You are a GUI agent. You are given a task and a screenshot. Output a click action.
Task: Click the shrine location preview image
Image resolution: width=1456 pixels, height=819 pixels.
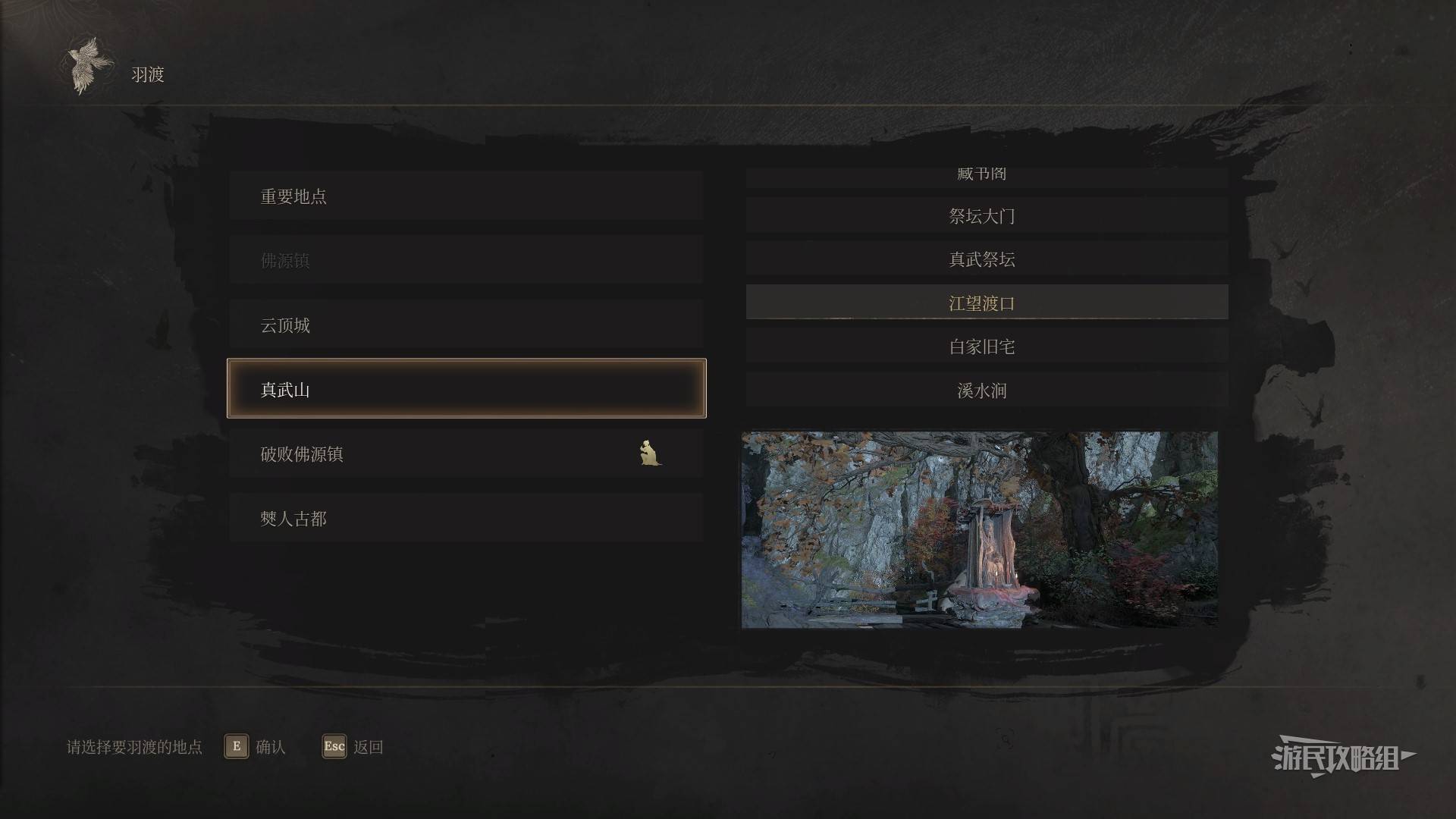pos(979,529)
